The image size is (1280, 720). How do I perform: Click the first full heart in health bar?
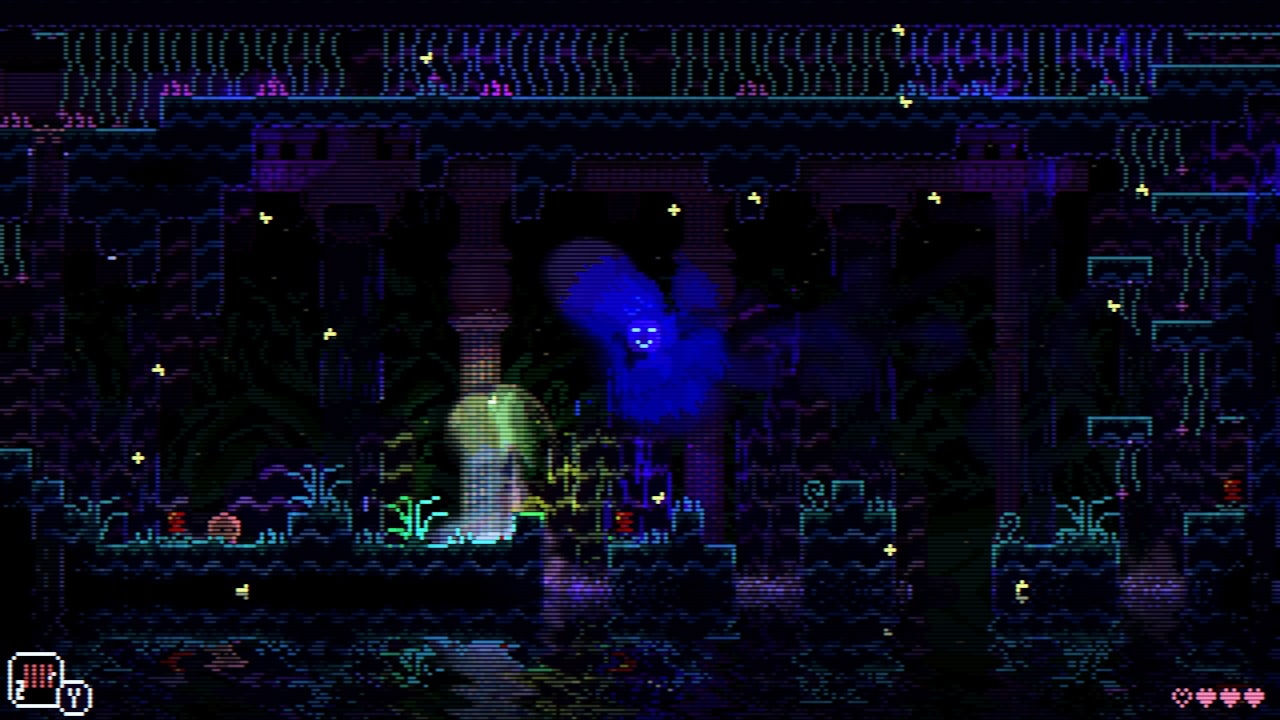coord(1207,697)
